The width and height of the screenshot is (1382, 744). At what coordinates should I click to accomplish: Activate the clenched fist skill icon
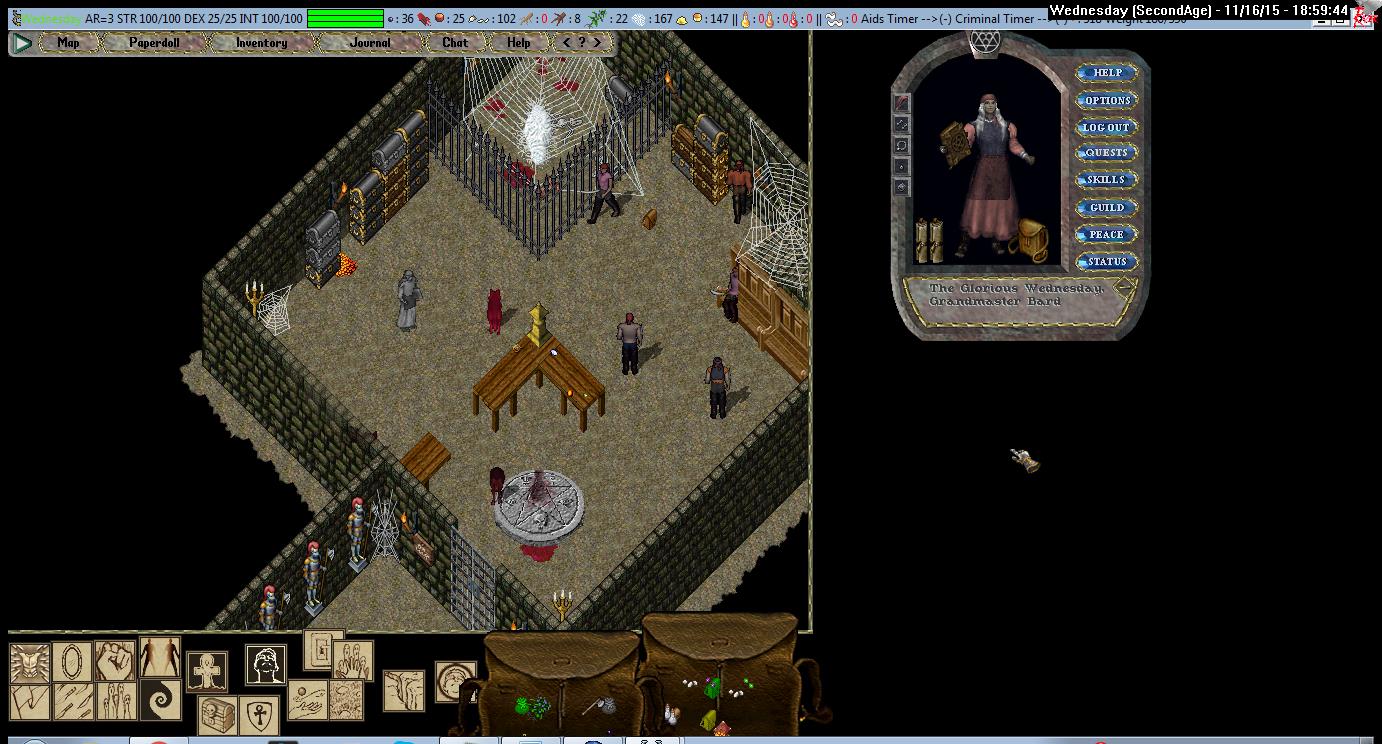pyautogui.click(x=114, y=660)
